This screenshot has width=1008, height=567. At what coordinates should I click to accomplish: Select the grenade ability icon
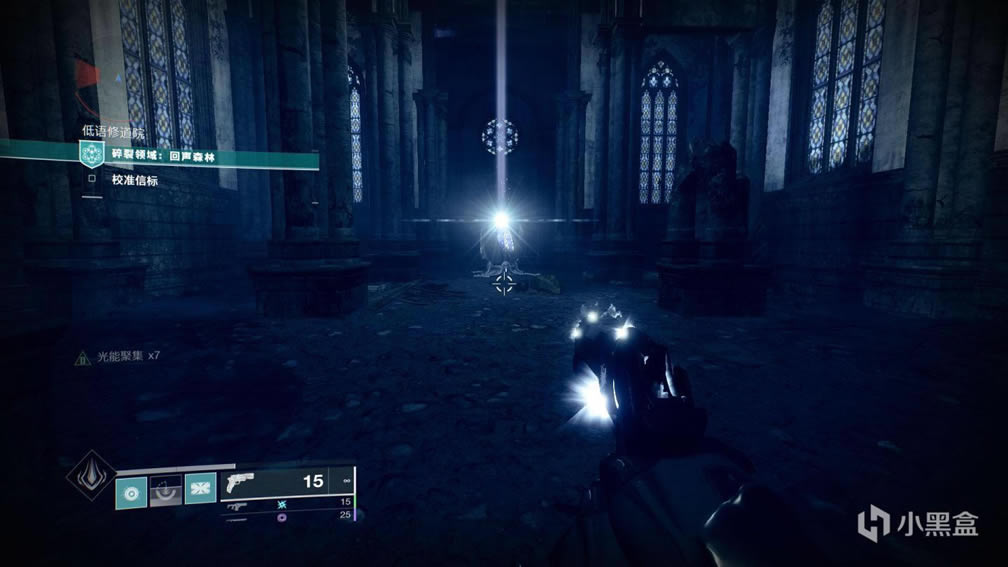coord(131,492)
